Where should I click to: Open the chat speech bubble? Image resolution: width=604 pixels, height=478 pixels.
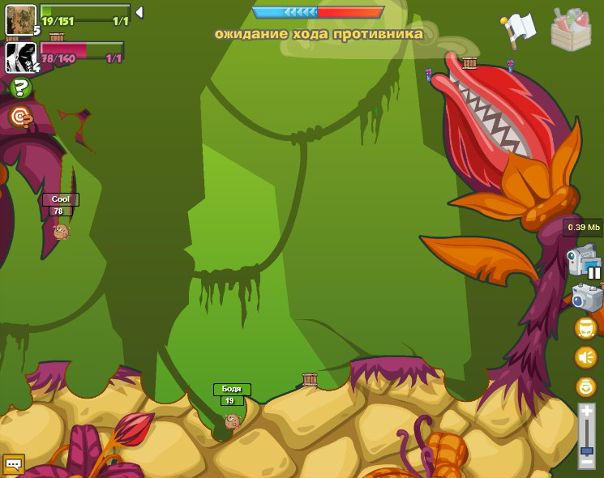pos(13,465)
